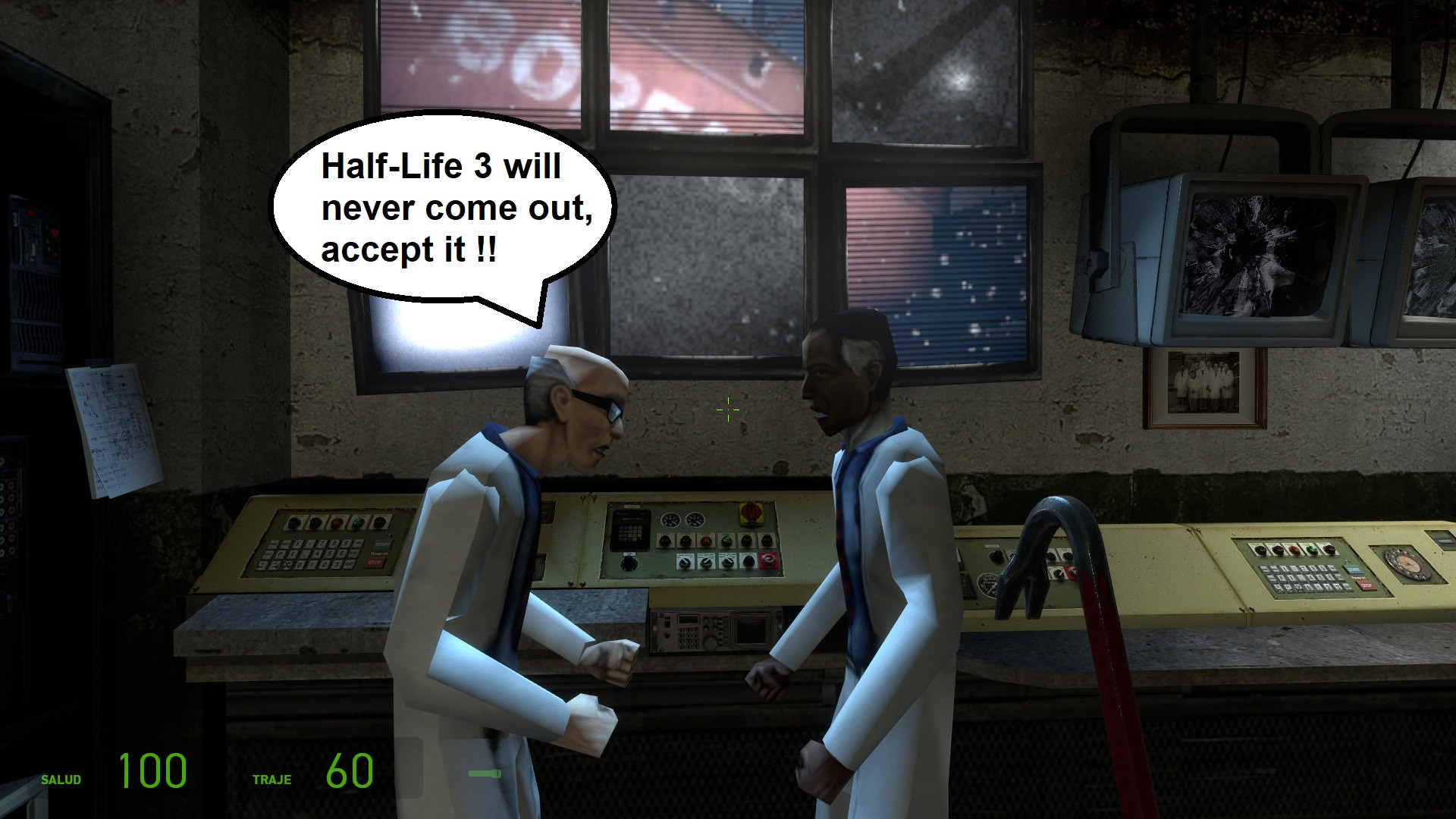This screenshot has width=1456, height=819.
Task: Click the rotary phone dial on the far right panel
Action: (x=1407, y=562)
